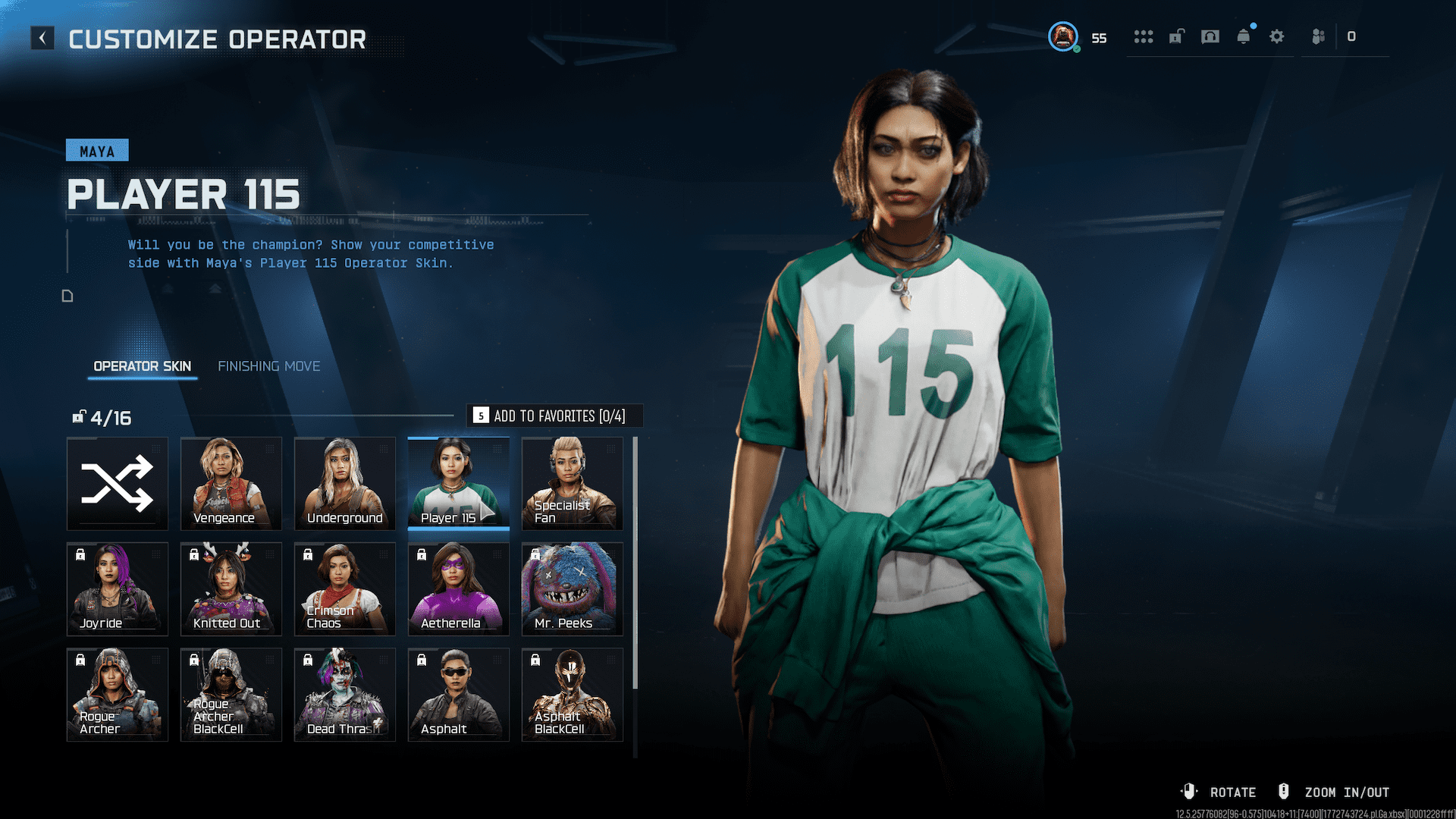Choose the Specialist Fan skin
Viewport: 1456px width, 819px height.
[x=573, y=483]
